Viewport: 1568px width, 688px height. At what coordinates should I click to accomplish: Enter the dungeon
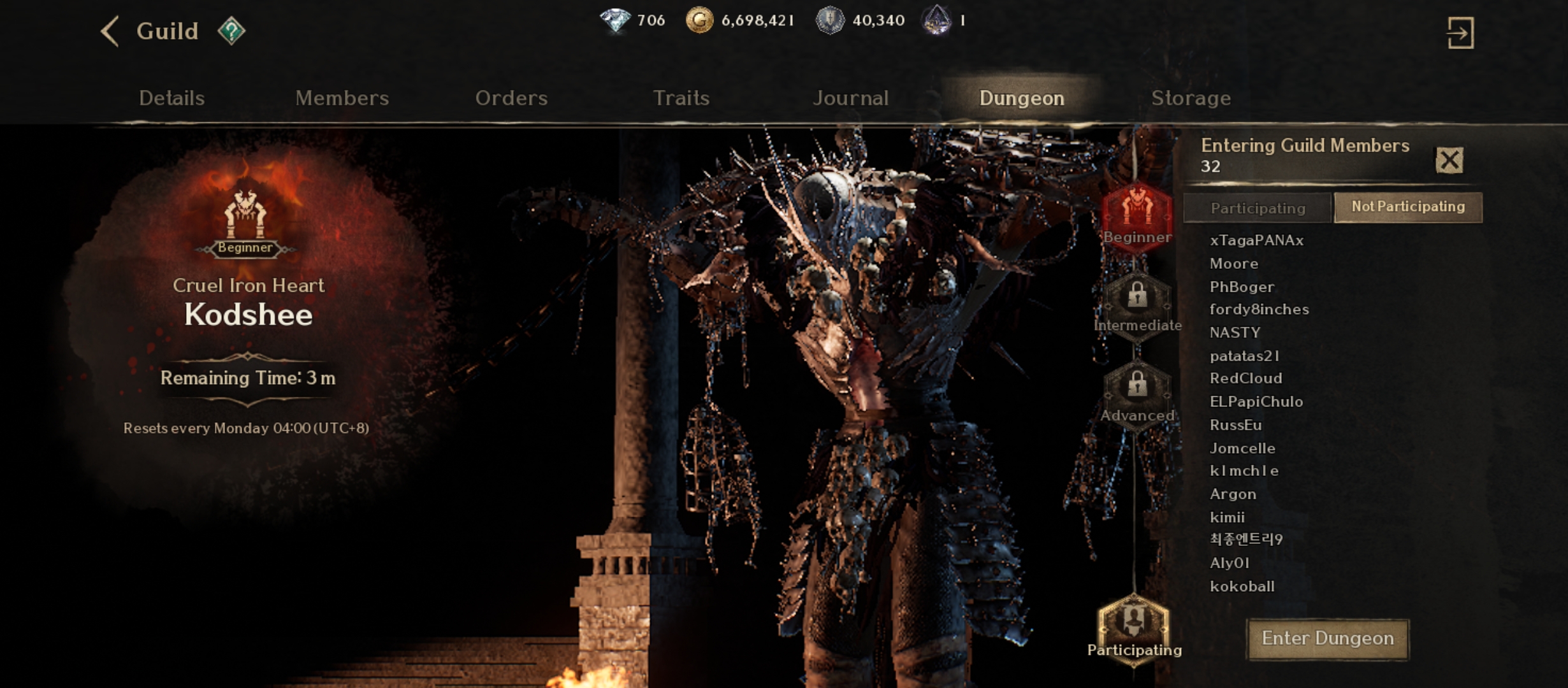point(1328,638)
